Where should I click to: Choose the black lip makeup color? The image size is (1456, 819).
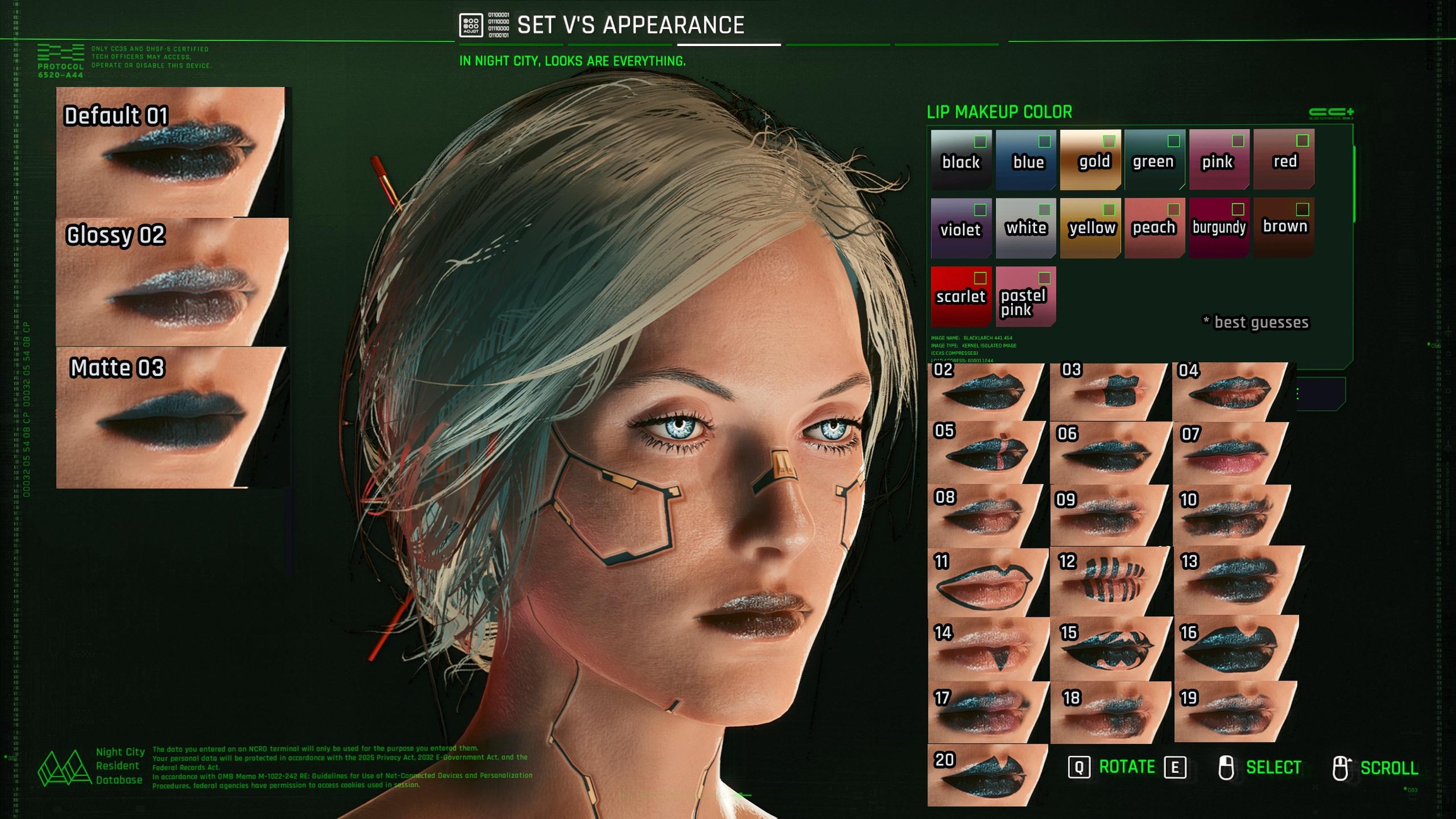961,160
